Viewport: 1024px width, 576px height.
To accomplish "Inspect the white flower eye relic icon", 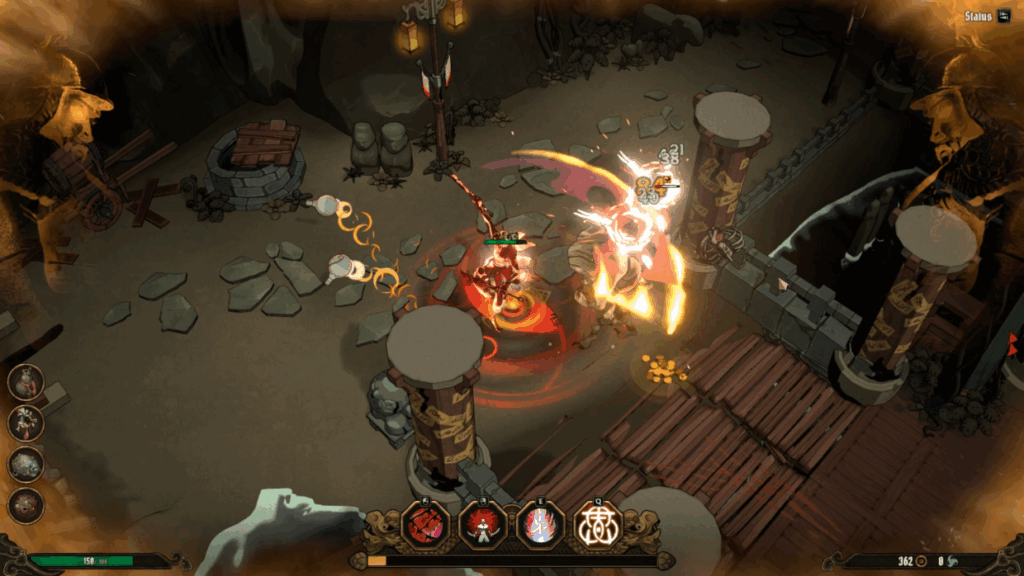I will (26, 423).
